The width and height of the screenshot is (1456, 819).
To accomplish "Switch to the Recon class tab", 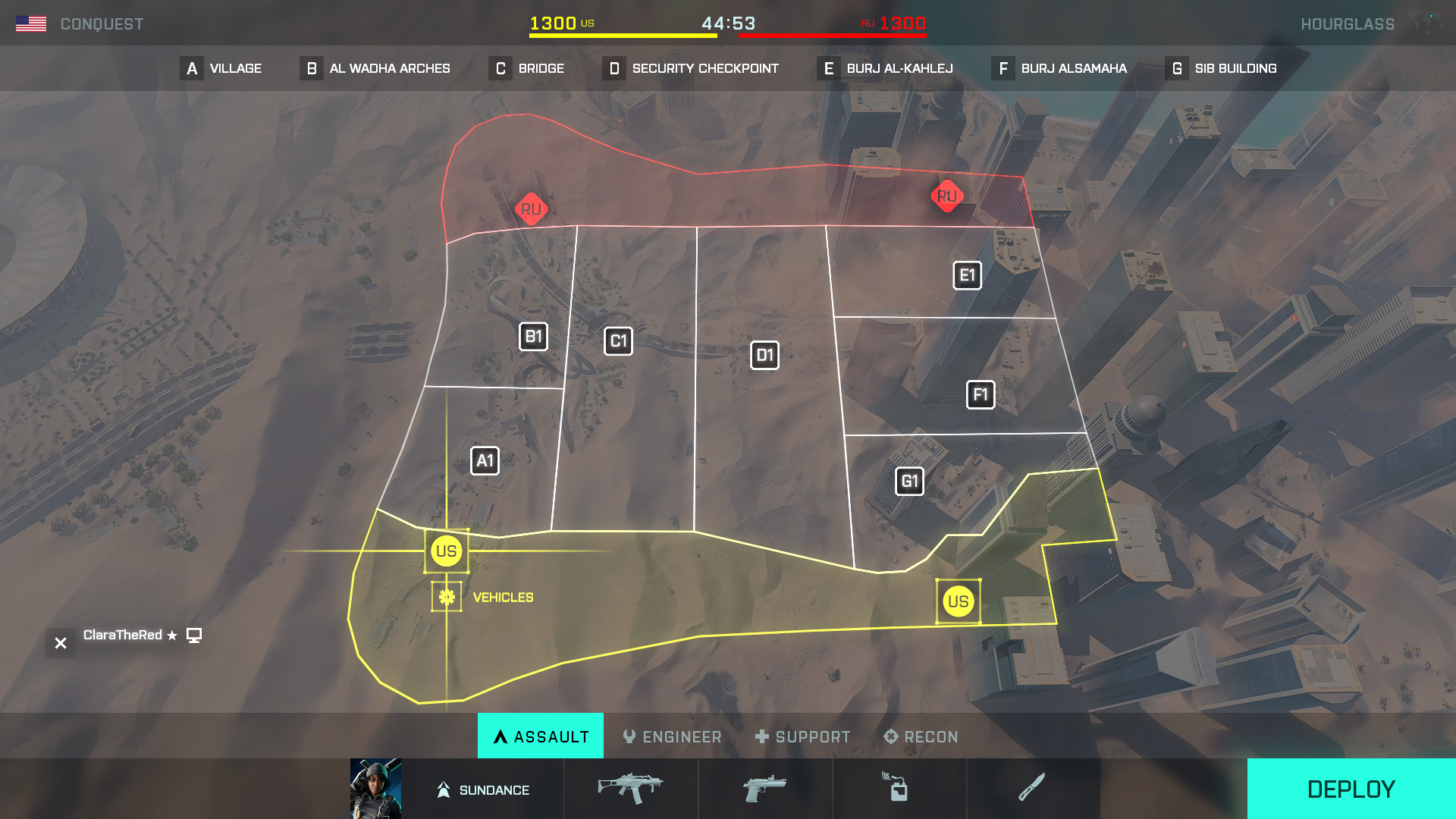I will coord(921,736).
